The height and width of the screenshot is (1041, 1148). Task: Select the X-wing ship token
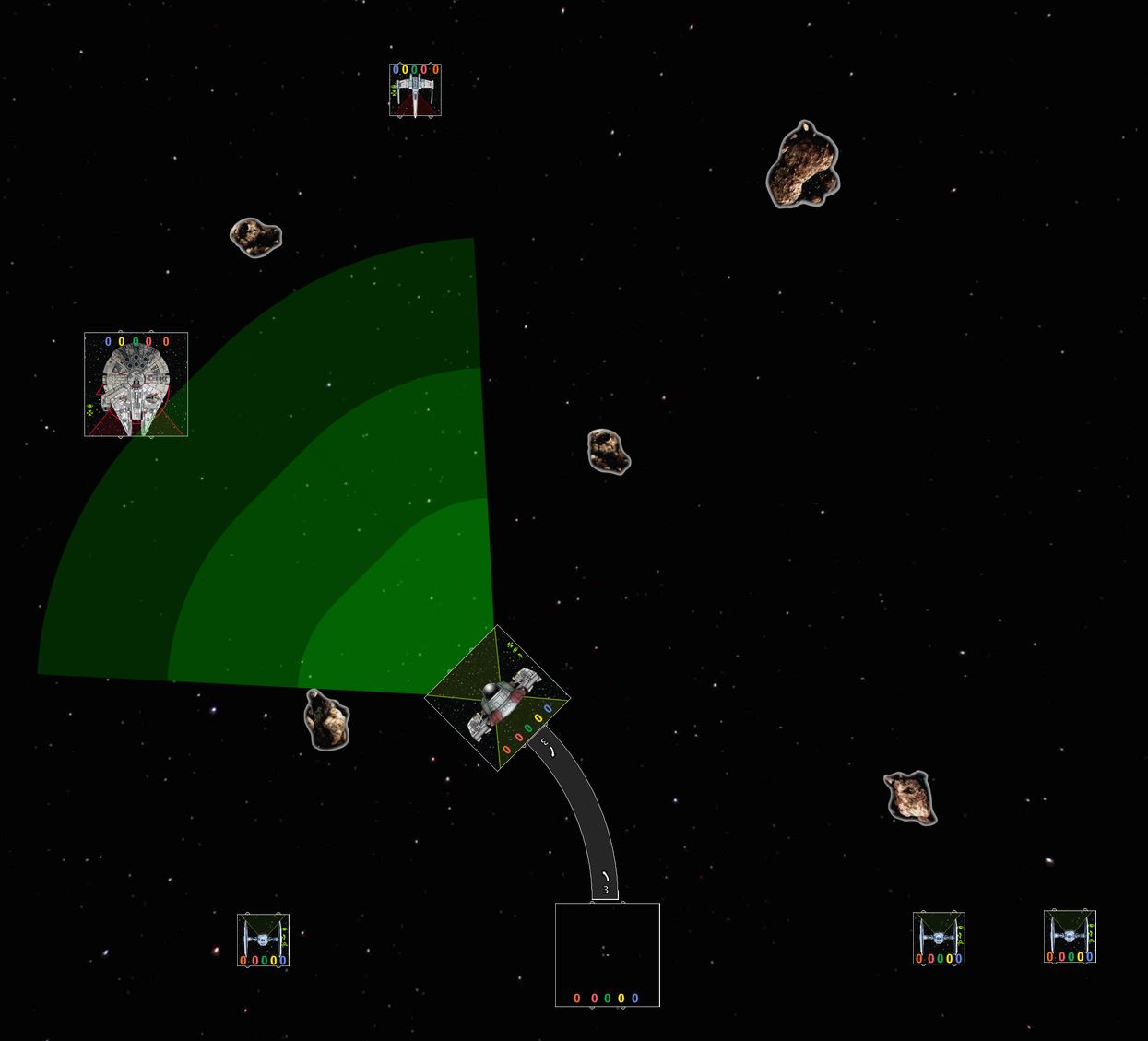pyautogui.click(x=415, y=90)
